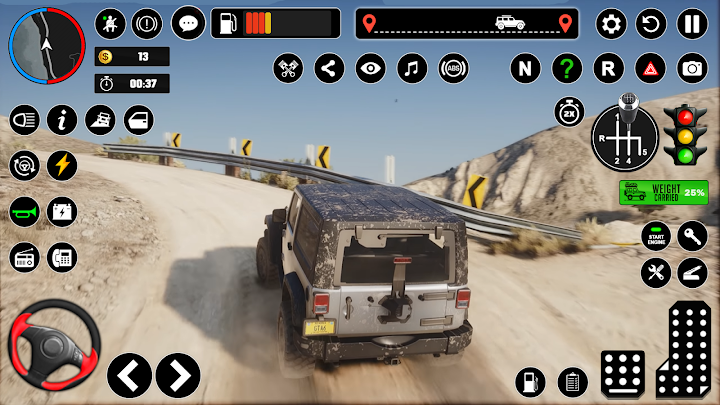Image resolution: width=720 pixels, height=405 pixels.
Task: Open the gear settings menu
Action: [x=611, y=23]
